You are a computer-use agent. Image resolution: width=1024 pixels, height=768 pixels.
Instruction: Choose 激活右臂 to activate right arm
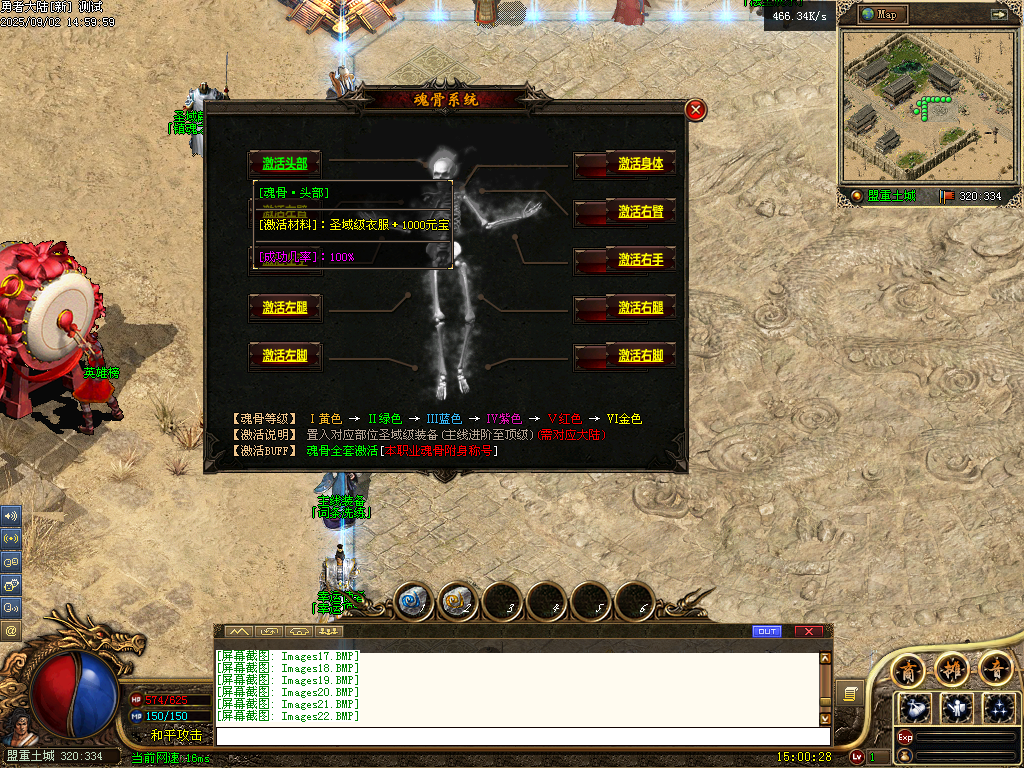tap(640, 212)
